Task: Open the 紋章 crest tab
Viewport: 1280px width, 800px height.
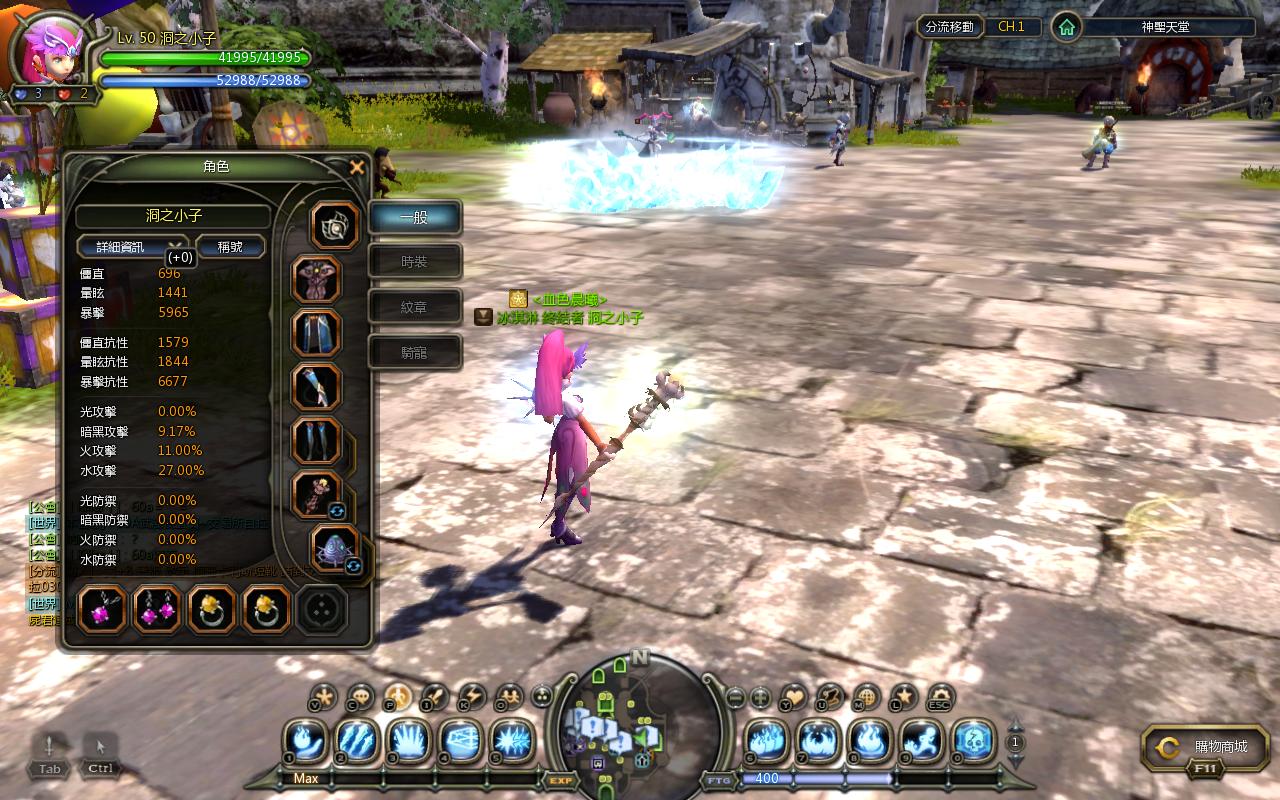Action: click(x=415, y=307)
